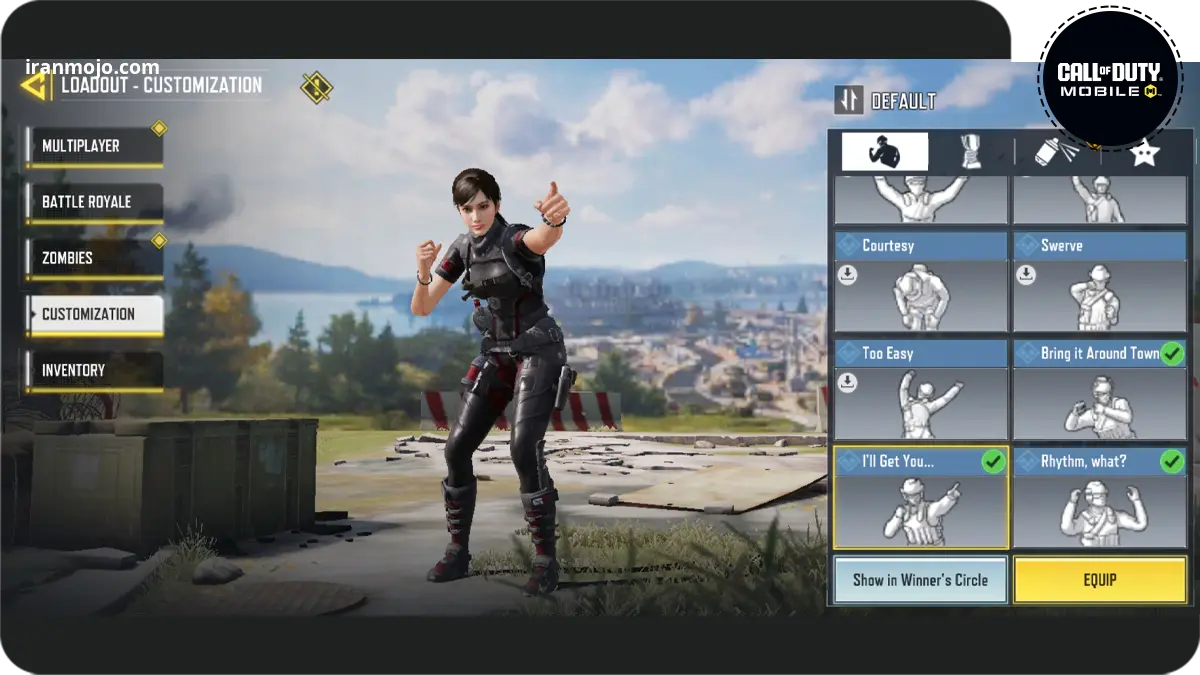
Task: Open the star sticker tab
Action: [x=1144, y=152]
